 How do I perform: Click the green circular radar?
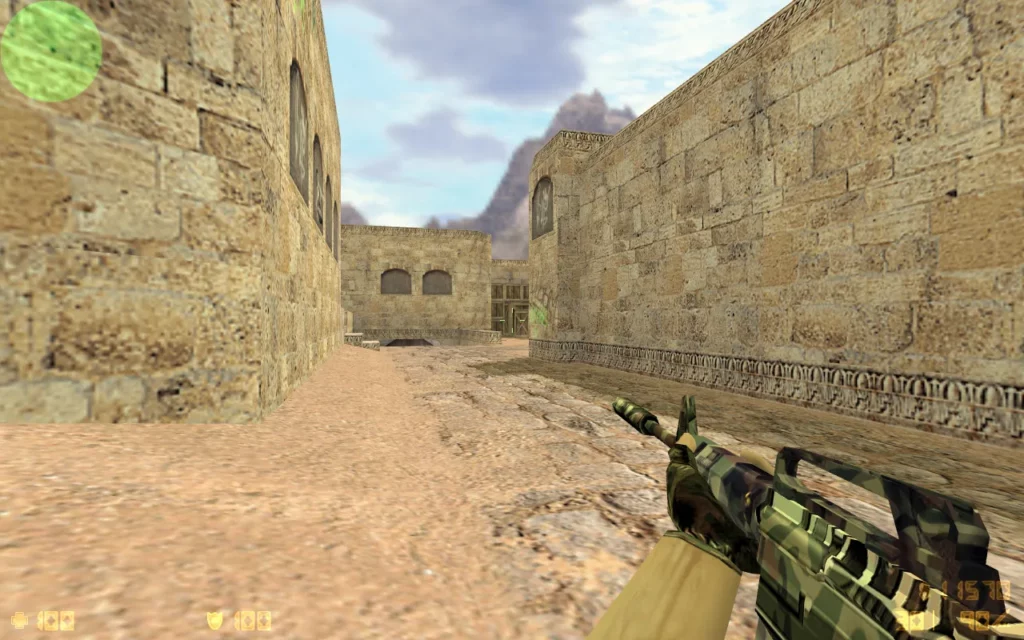51,51
